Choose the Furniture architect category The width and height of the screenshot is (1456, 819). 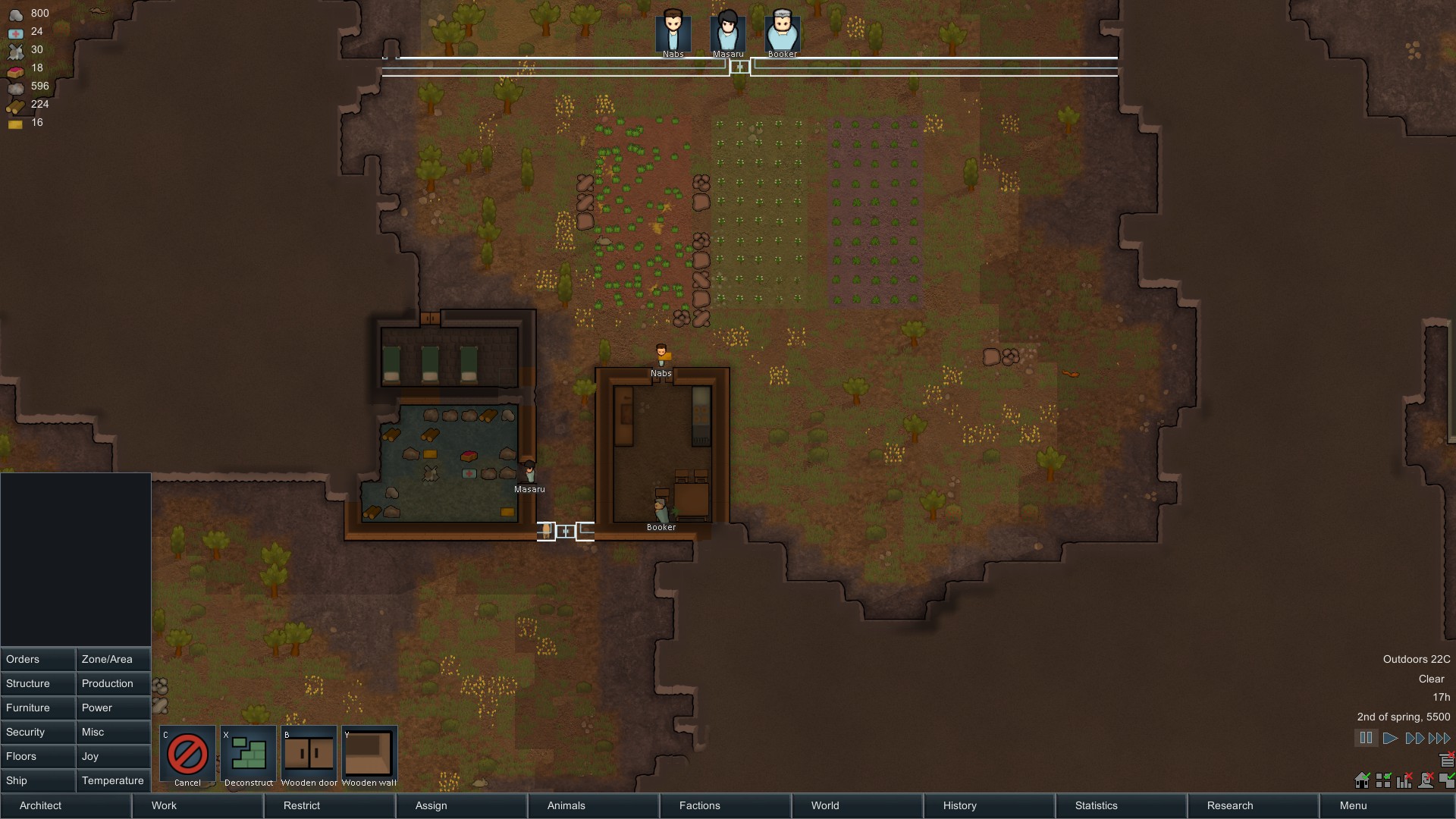pyautogui.click(x=38, y=708)
